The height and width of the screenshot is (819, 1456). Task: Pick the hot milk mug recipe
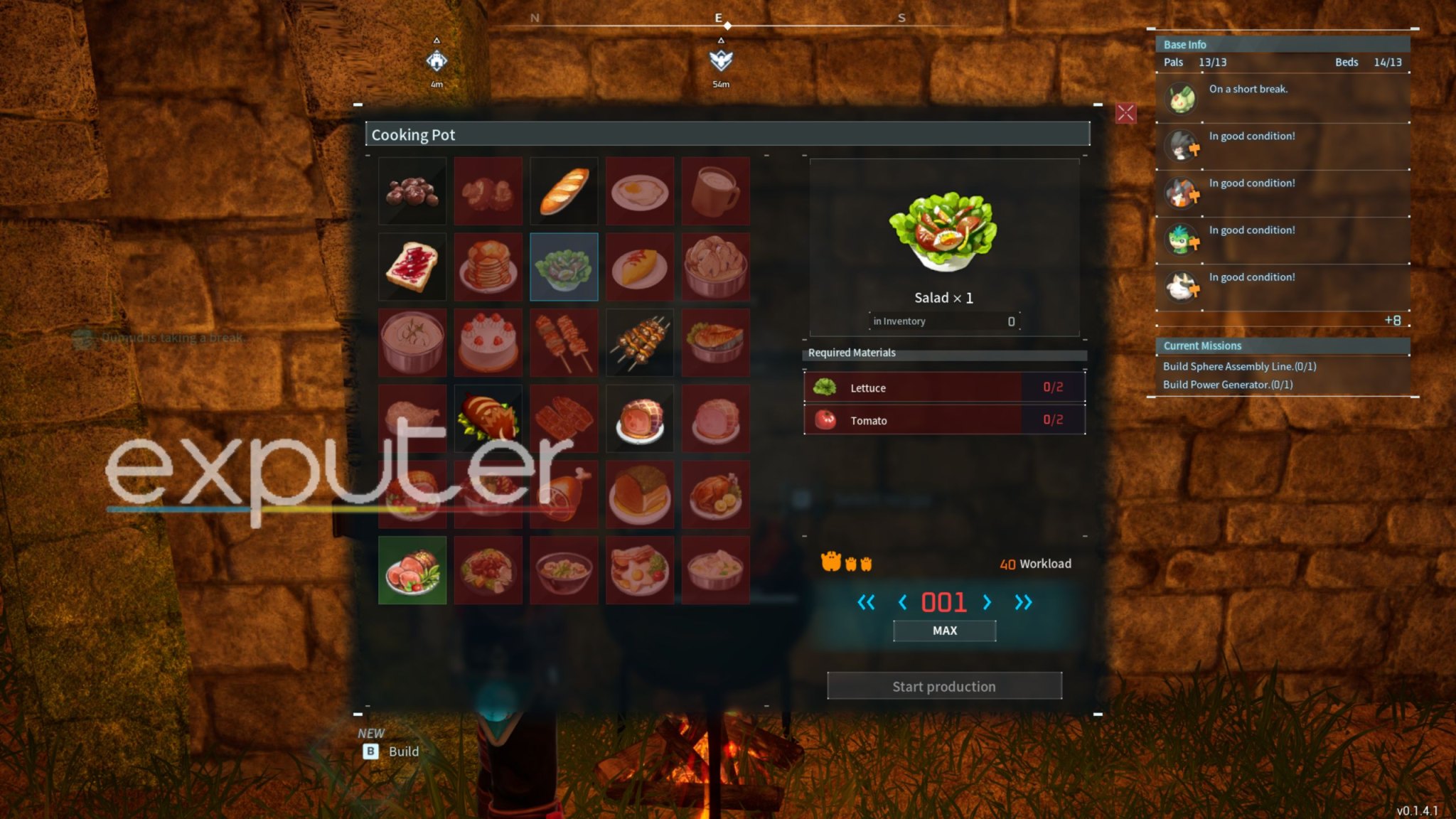pos(715,191)
